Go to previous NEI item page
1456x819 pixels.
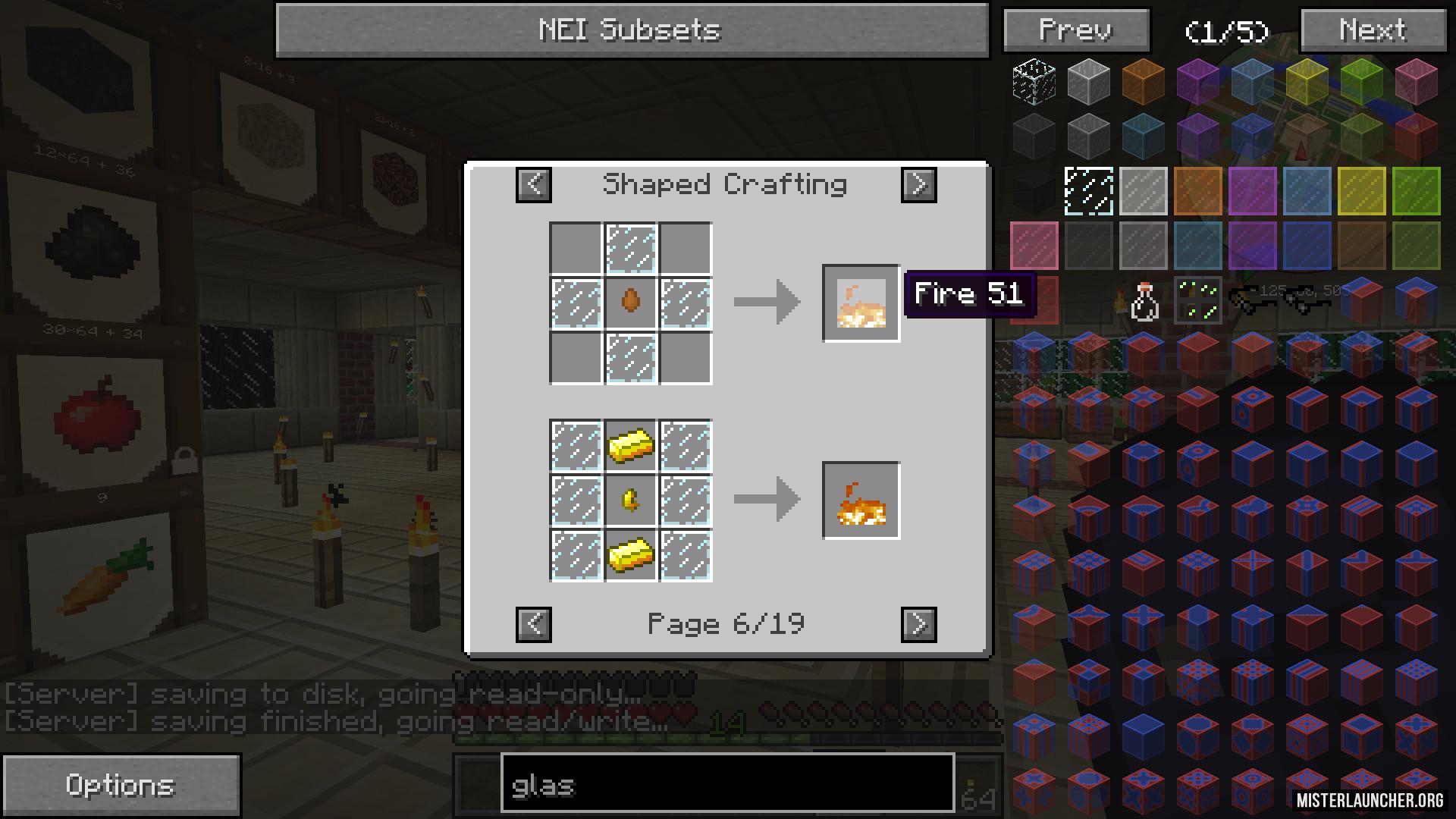tap(1076, 30)
